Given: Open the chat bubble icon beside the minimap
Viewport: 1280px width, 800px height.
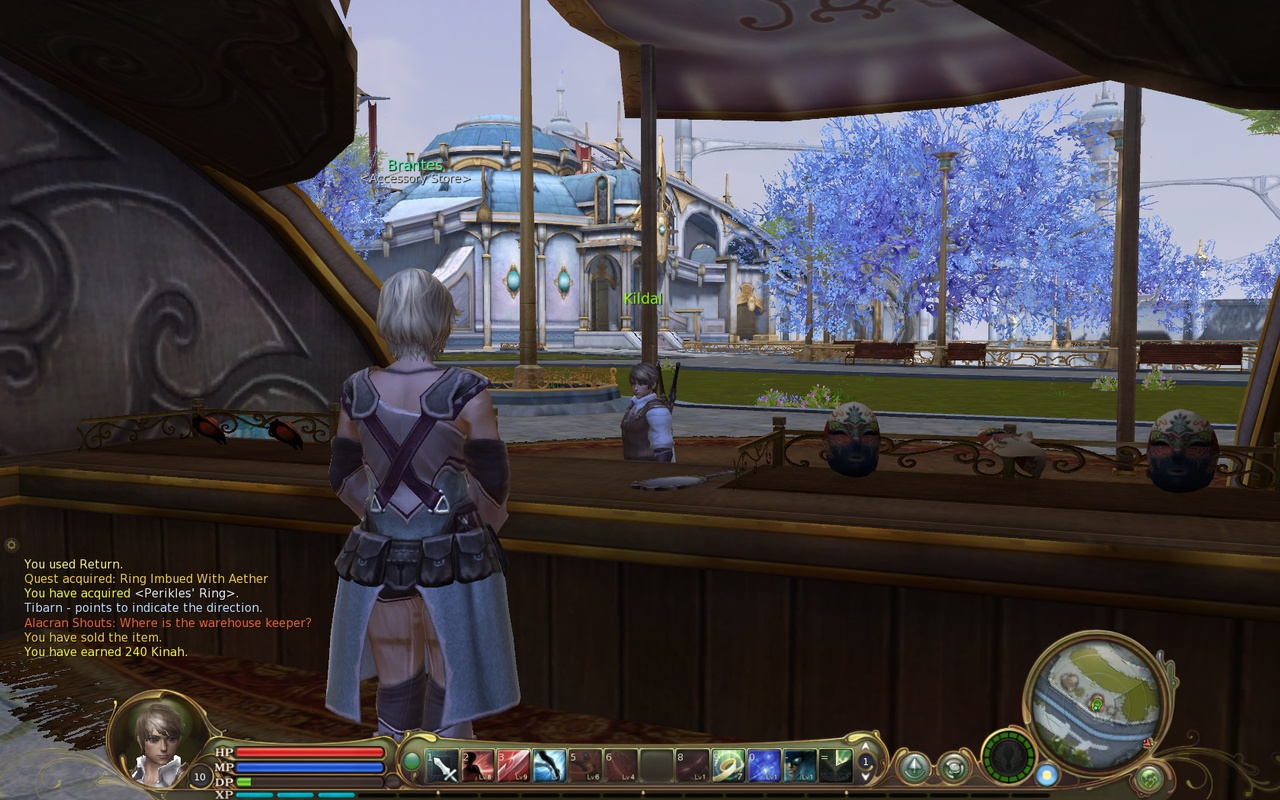Looking at the screenshot, I should coord(955,767).
